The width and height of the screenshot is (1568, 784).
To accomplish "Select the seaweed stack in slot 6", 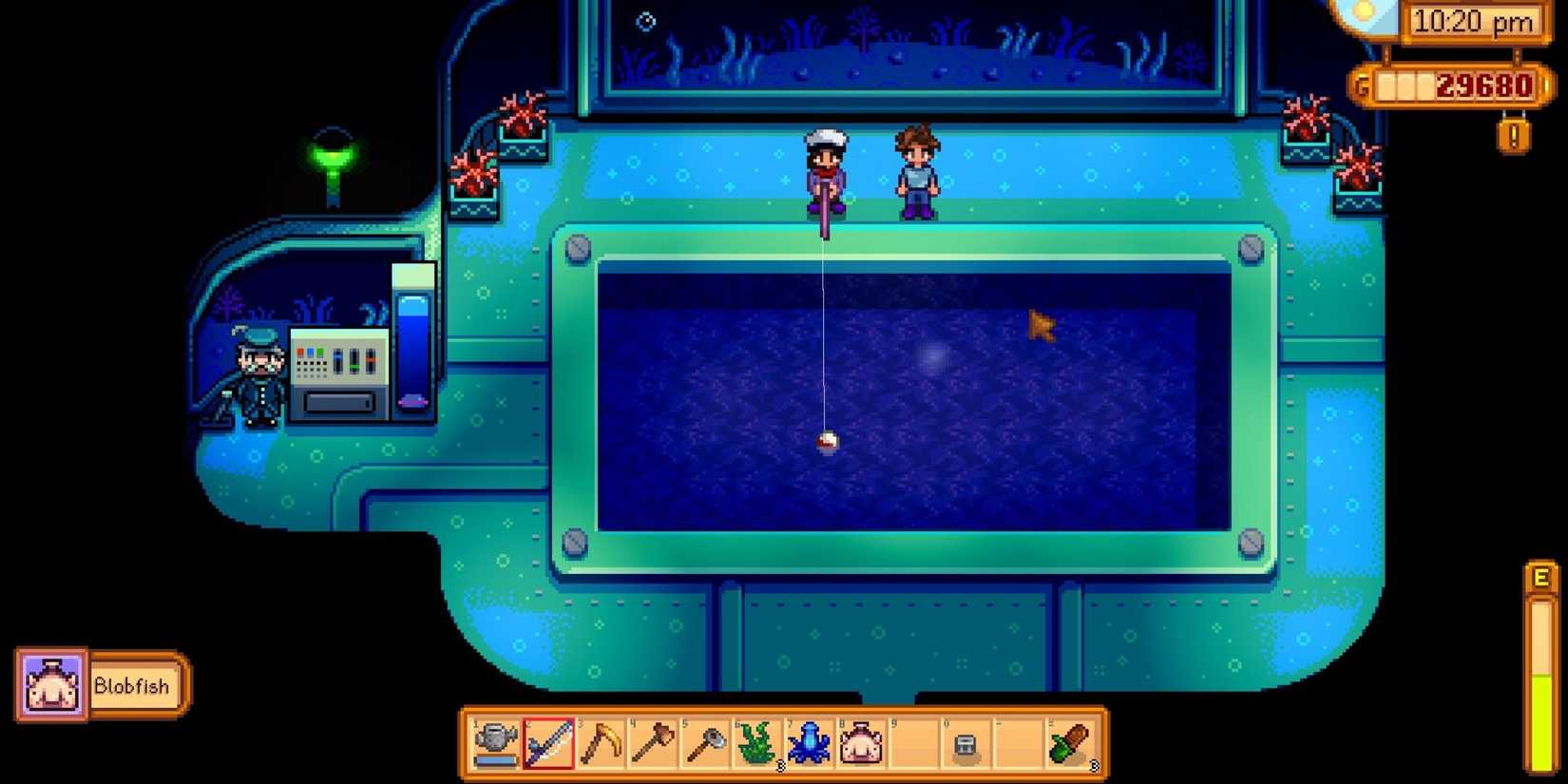I will pos(756,748).
